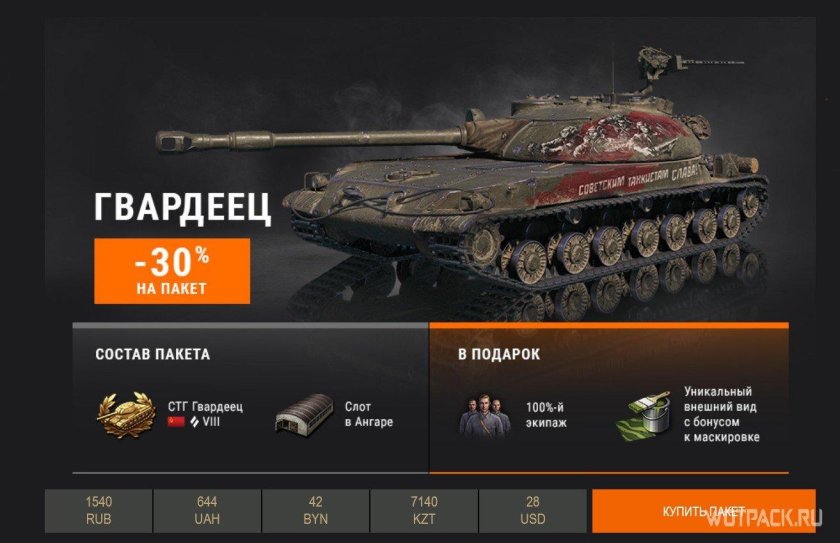Select the 7140 KZT price option
This screenshot has width=840, height=543.
425,510
